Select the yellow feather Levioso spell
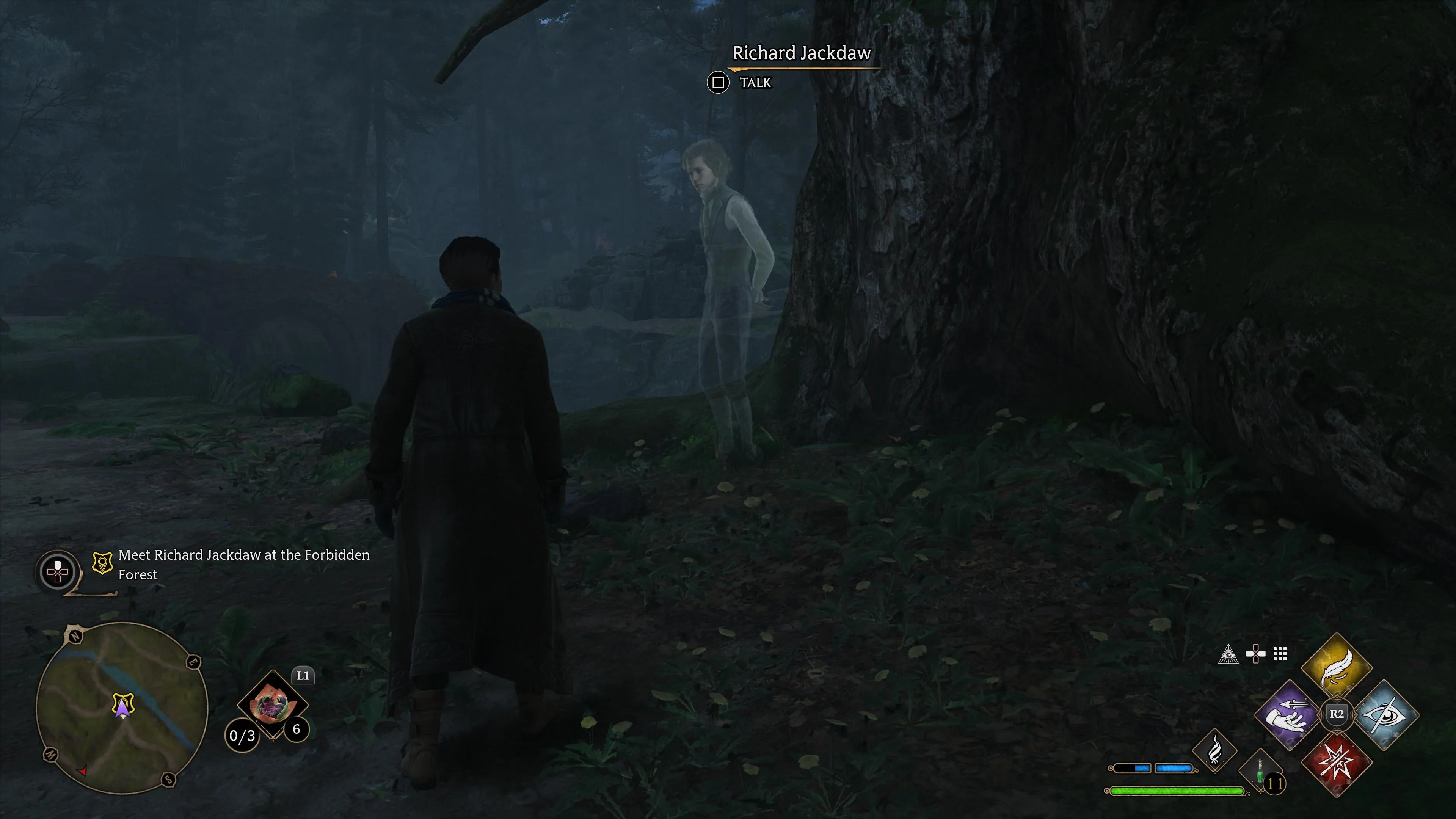1456x819 pixels. [1336, 667]
